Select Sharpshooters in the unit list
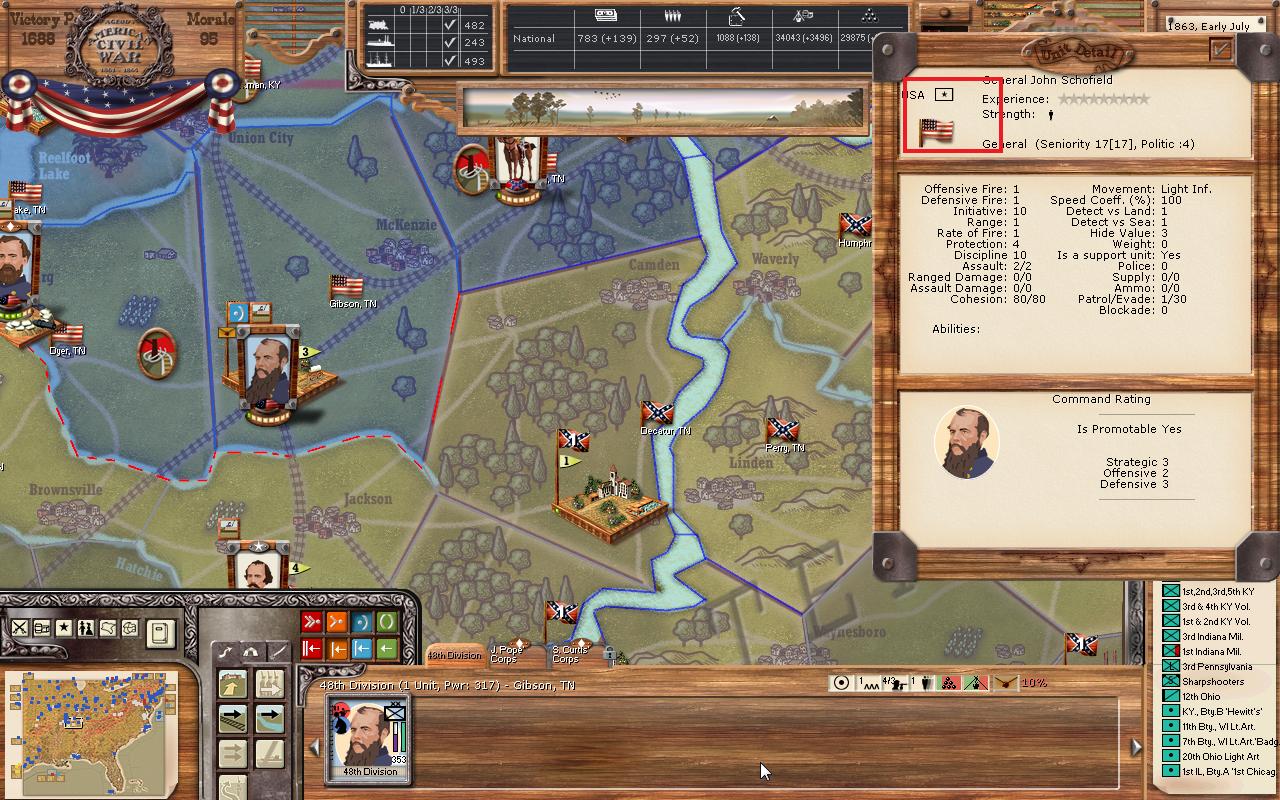Viewport: 1280px width, 800px height. coord(1213,682)
